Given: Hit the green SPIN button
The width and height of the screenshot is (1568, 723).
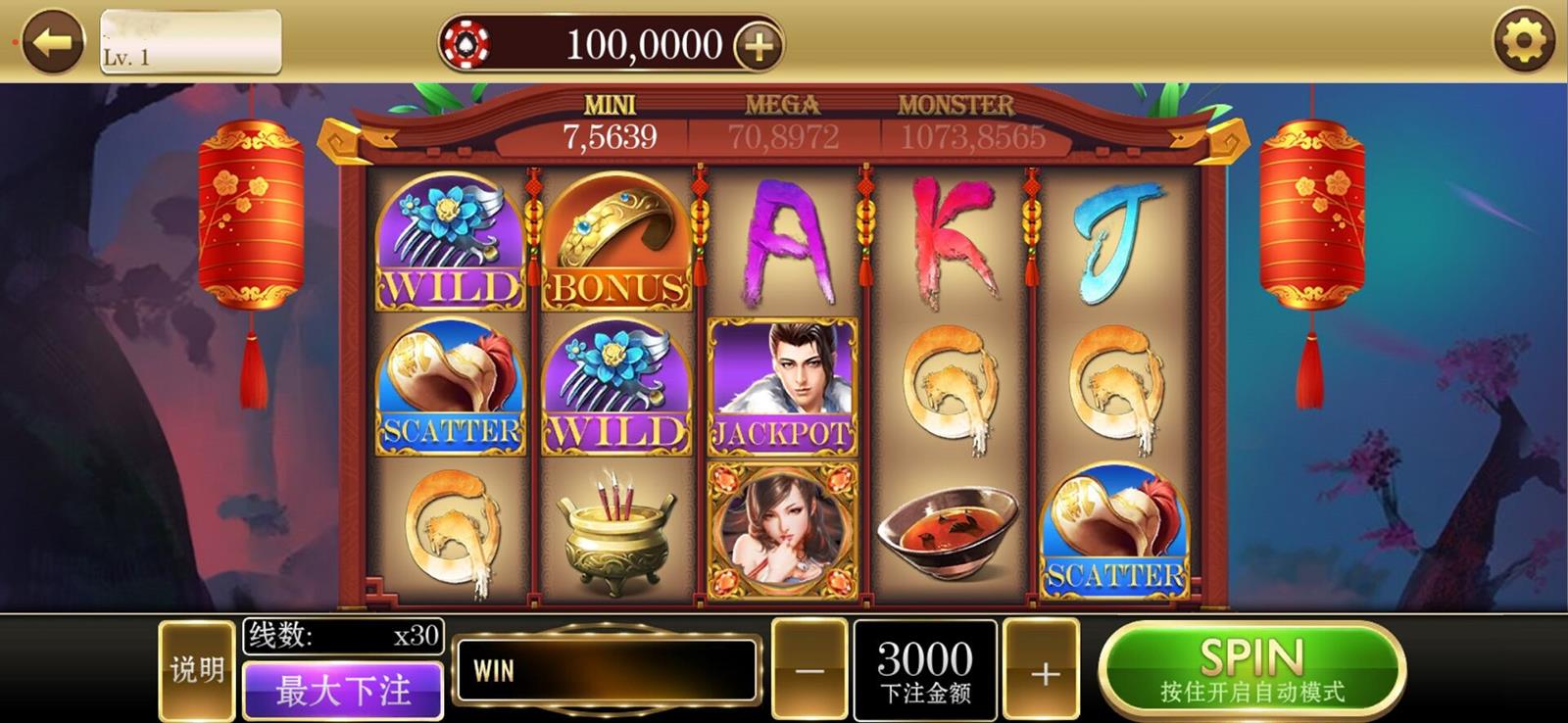Looking at the screenshot, I should coord(1251,670).
